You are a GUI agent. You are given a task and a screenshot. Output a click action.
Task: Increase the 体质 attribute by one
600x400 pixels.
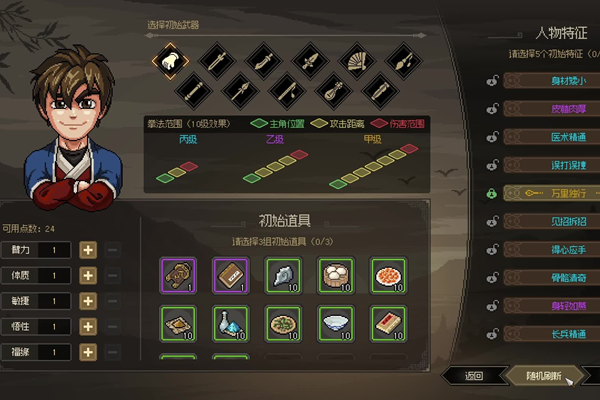(87, 275)
